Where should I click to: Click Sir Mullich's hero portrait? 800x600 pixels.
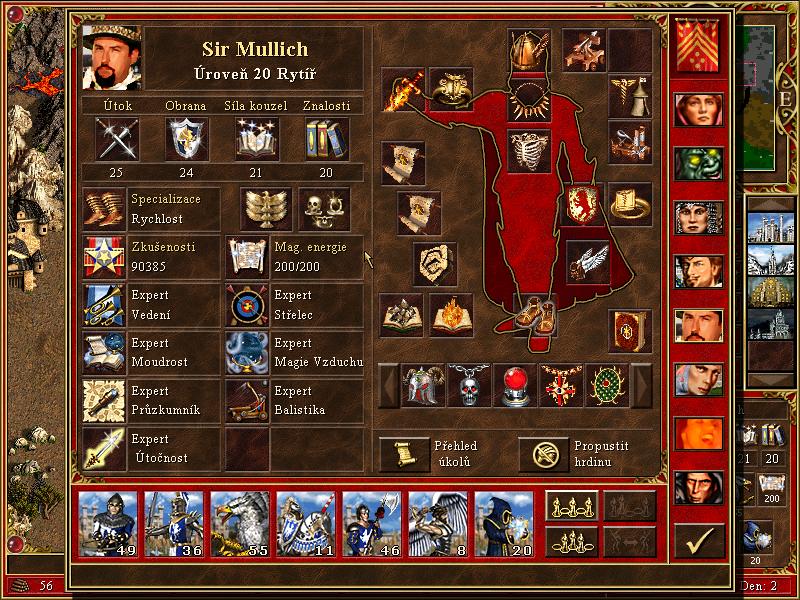pyautogui.click(x=111, y=59)
